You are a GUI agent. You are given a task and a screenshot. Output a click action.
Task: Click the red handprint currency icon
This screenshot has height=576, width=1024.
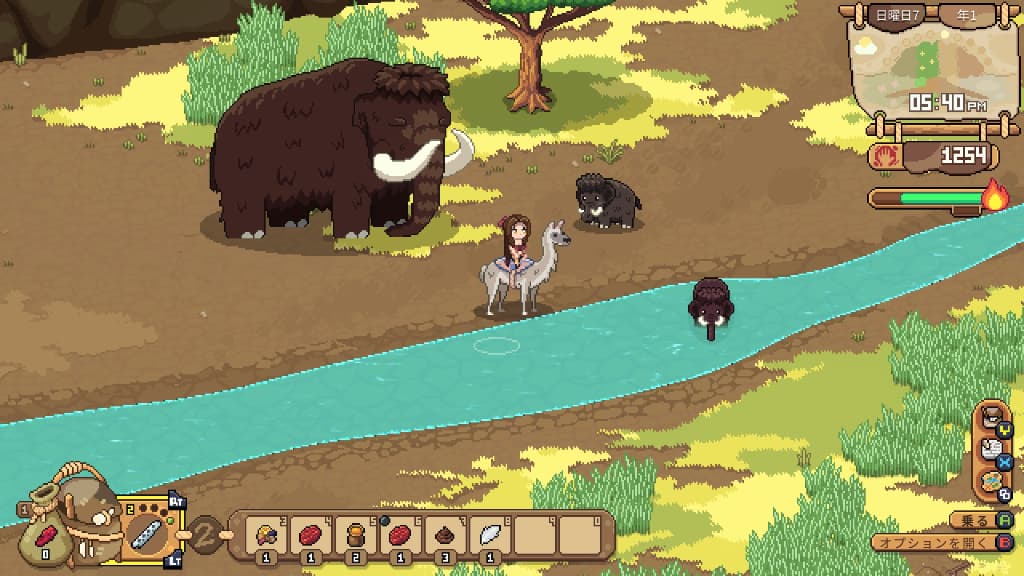888,156
